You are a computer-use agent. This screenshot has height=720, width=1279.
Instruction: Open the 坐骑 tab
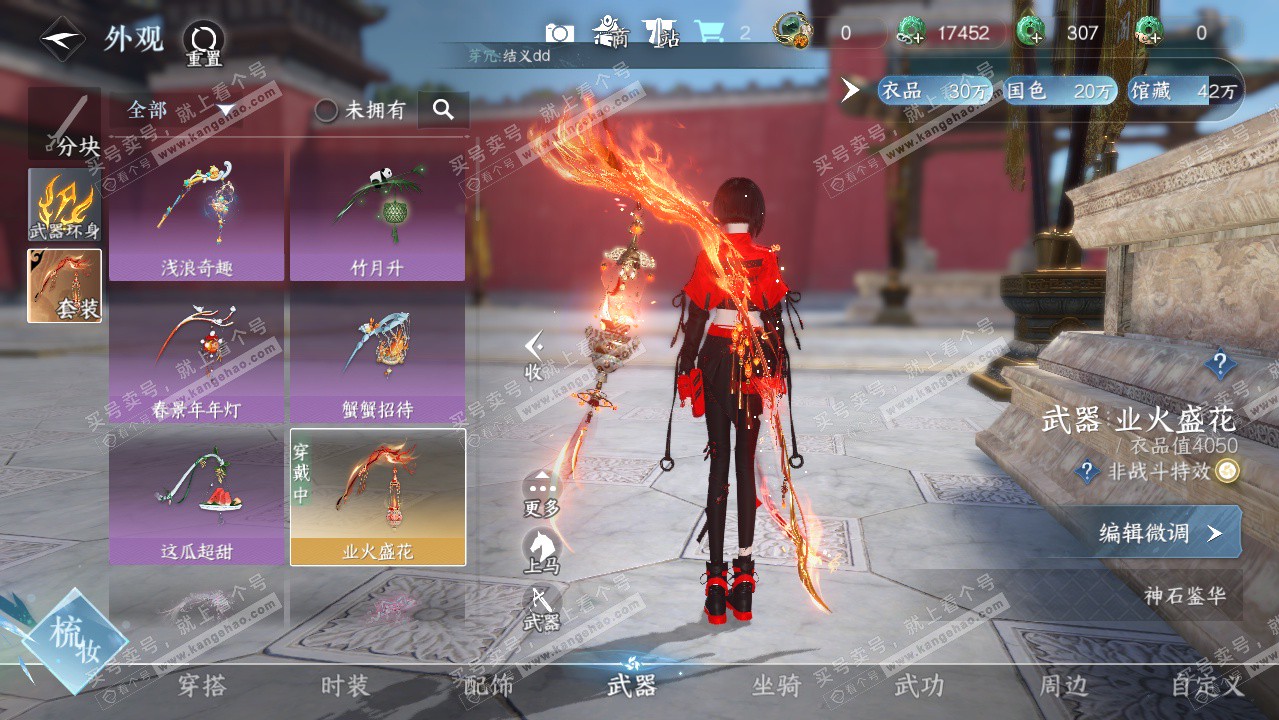pyautogui.click(x=776, y=686)
